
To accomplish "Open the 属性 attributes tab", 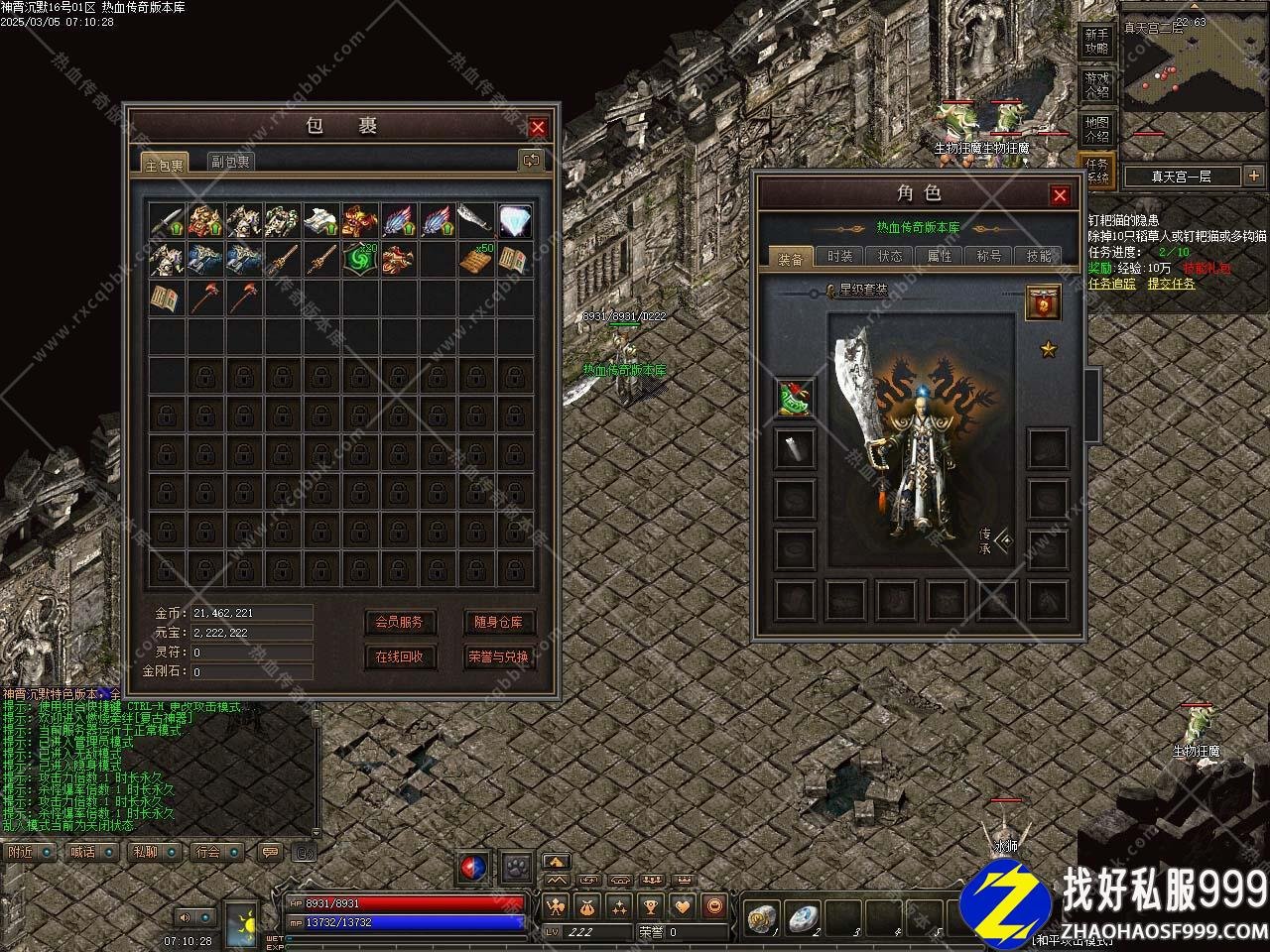I will (939, 256).
